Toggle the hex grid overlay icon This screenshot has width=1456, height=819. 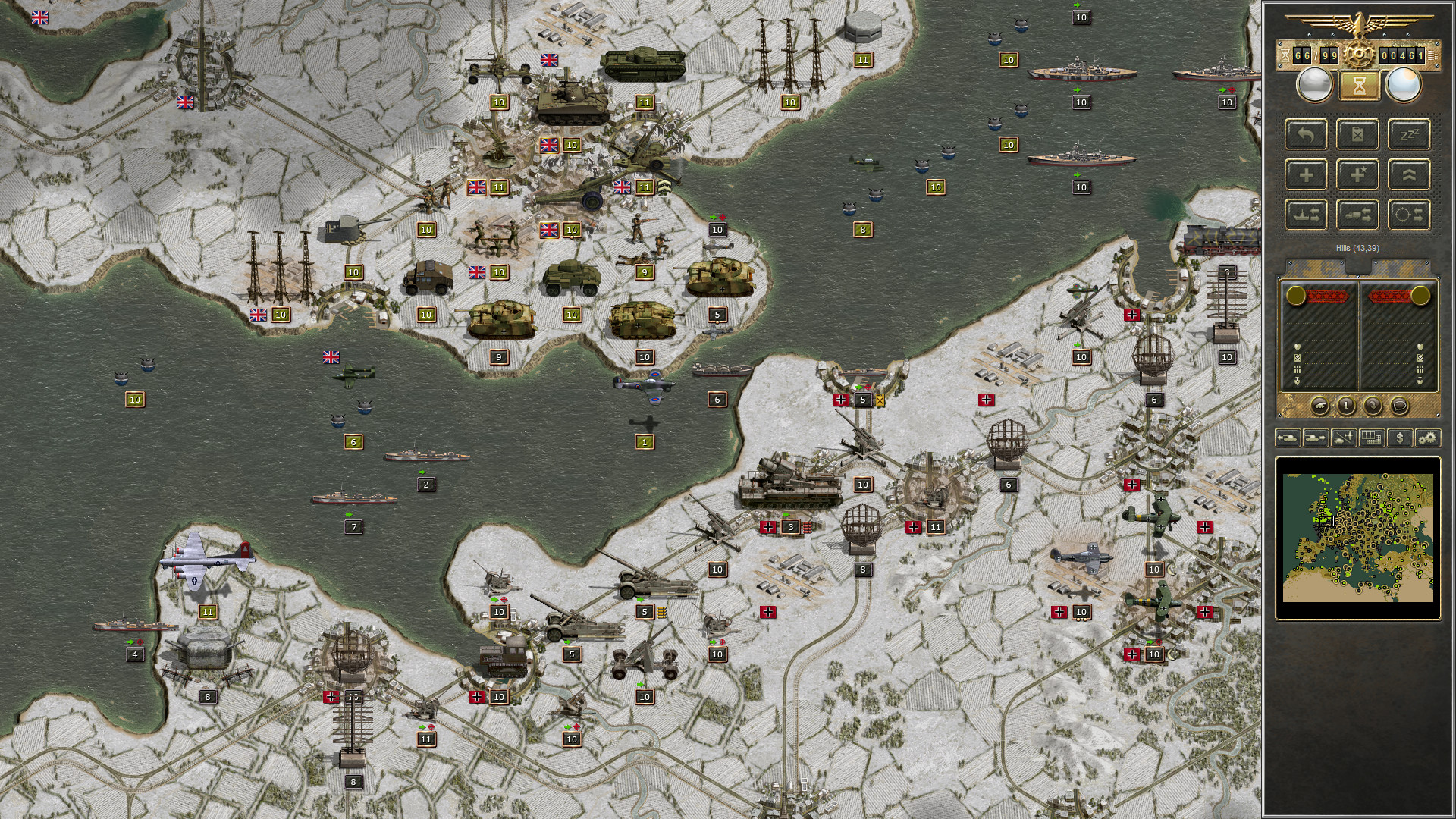(1370, 437)
